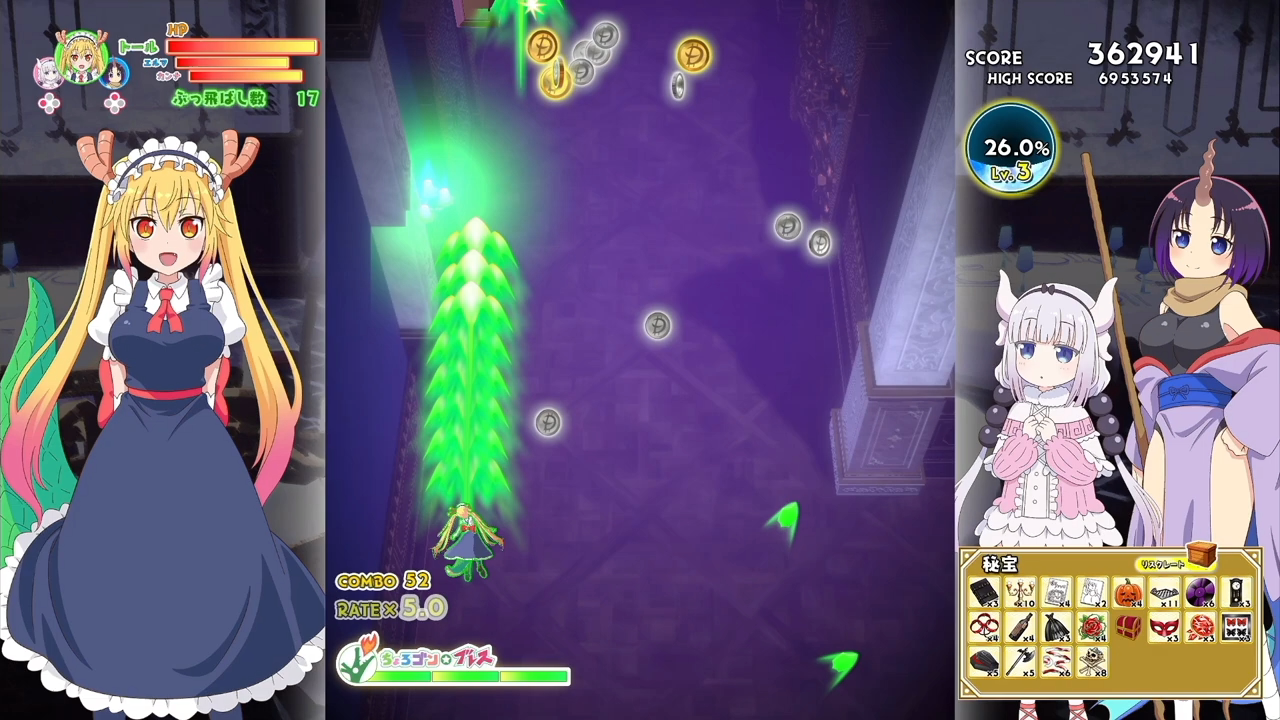The image size is (1280, 720).
Task: Select the black book treasure slot
Action: click(x=984, y=593)
